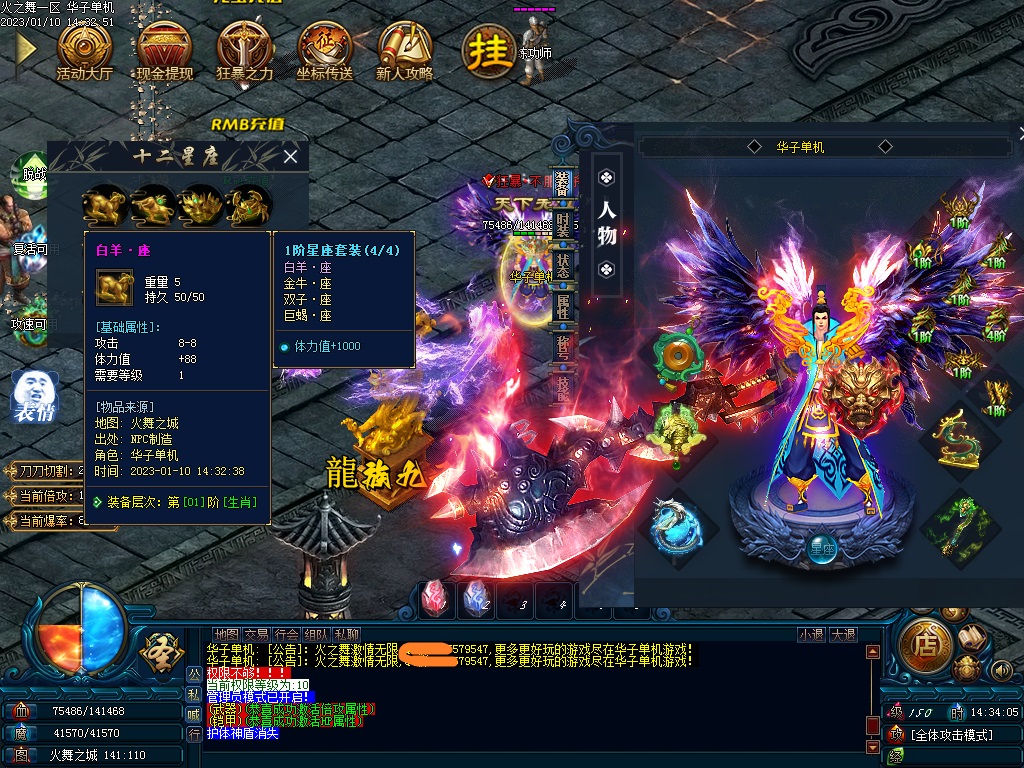Switch chat to the 行会 guild channel

coord(286,634)
